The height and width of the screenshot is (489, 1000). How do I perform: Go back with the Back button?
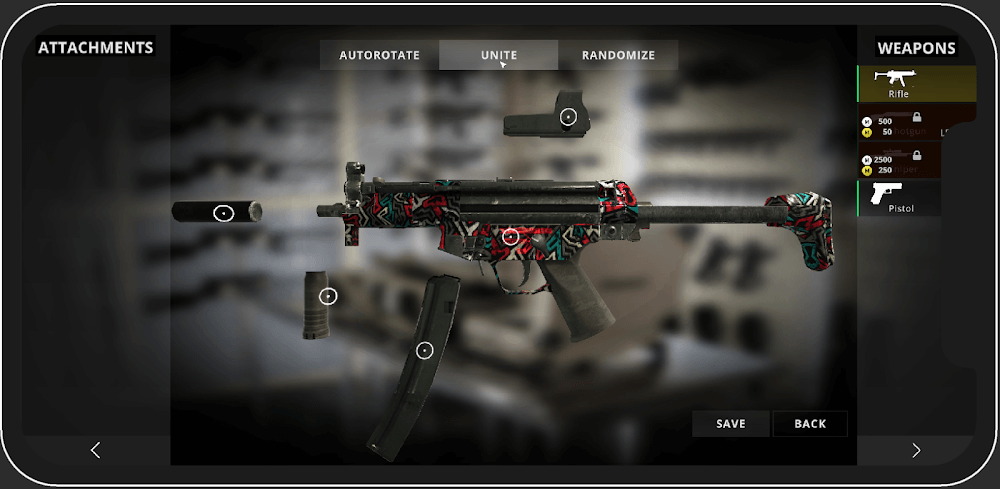tap(810, 424)
